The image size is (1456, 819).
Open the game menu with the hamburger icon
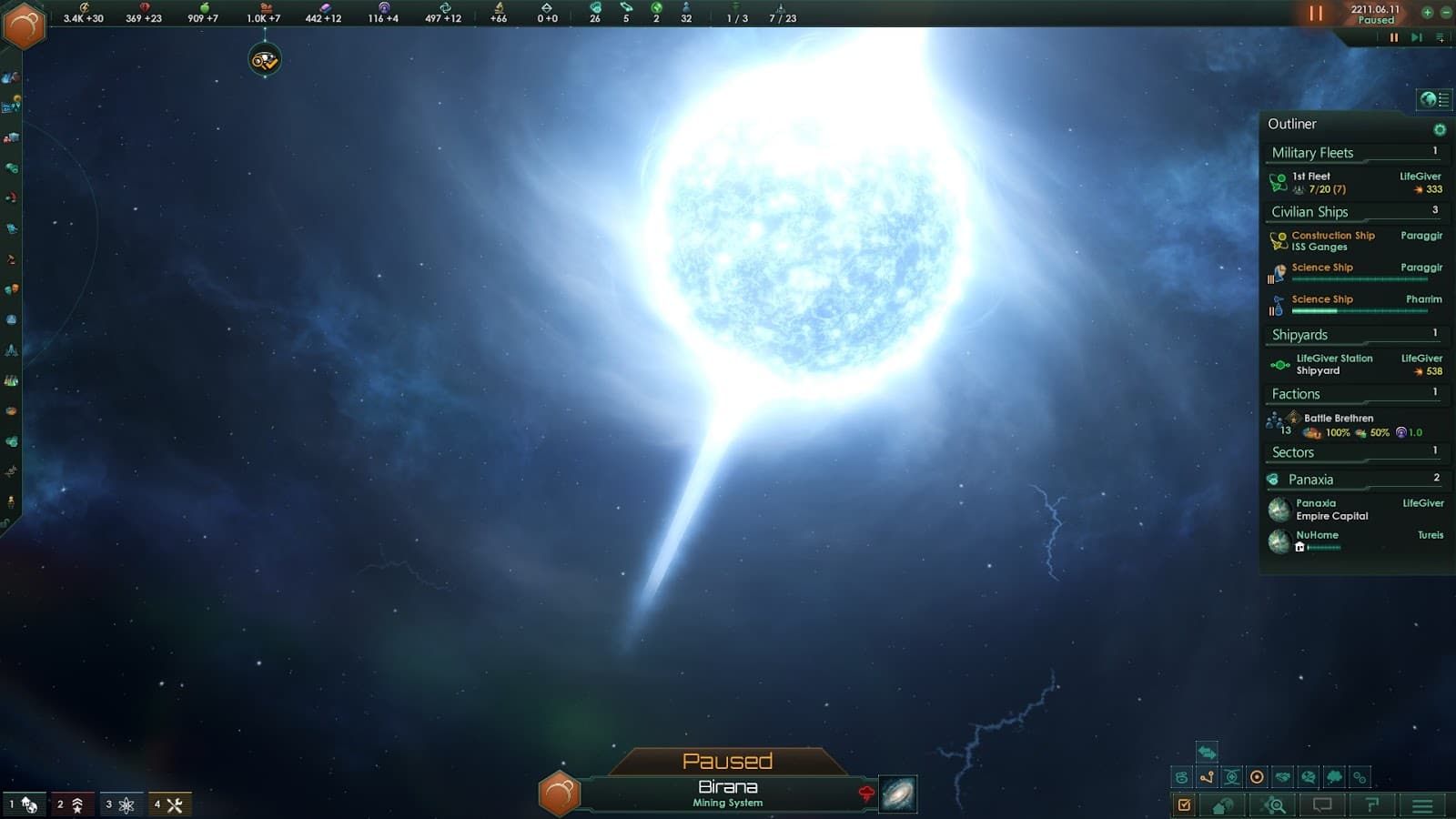[1421, 805]
